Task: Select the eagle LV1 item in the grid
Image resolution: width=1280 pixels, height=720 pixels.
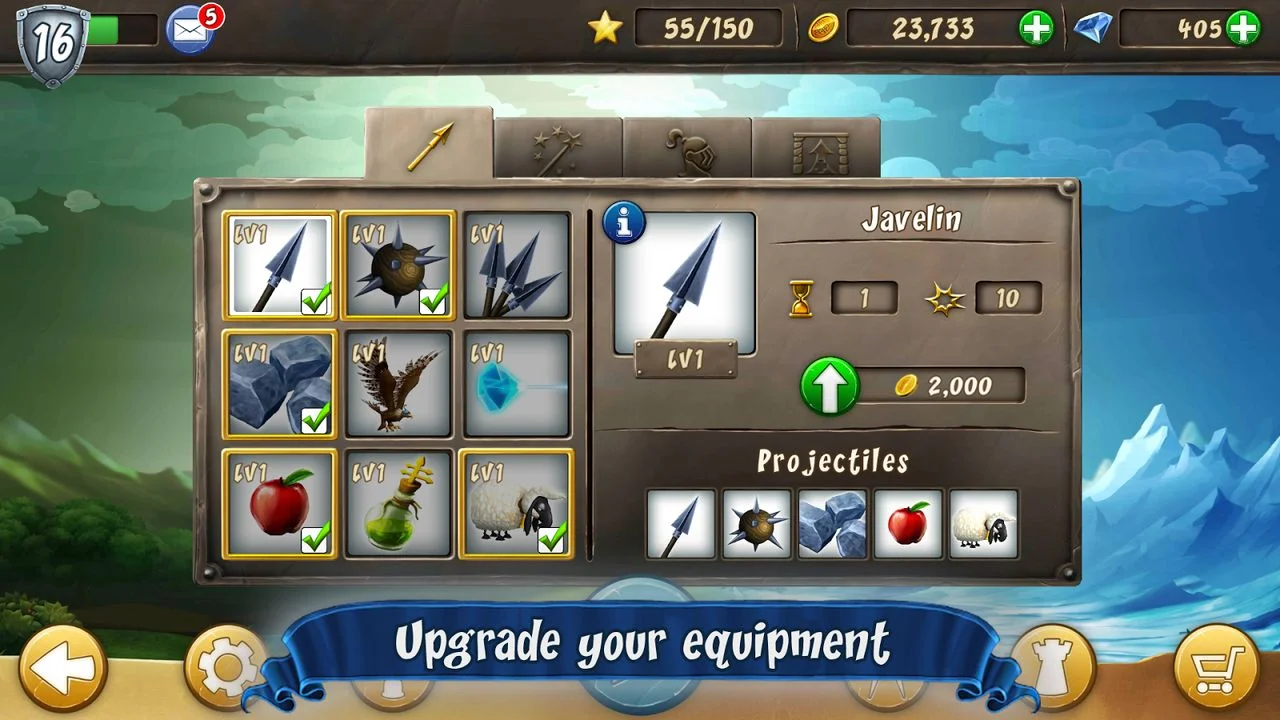Action: point(397,385)
